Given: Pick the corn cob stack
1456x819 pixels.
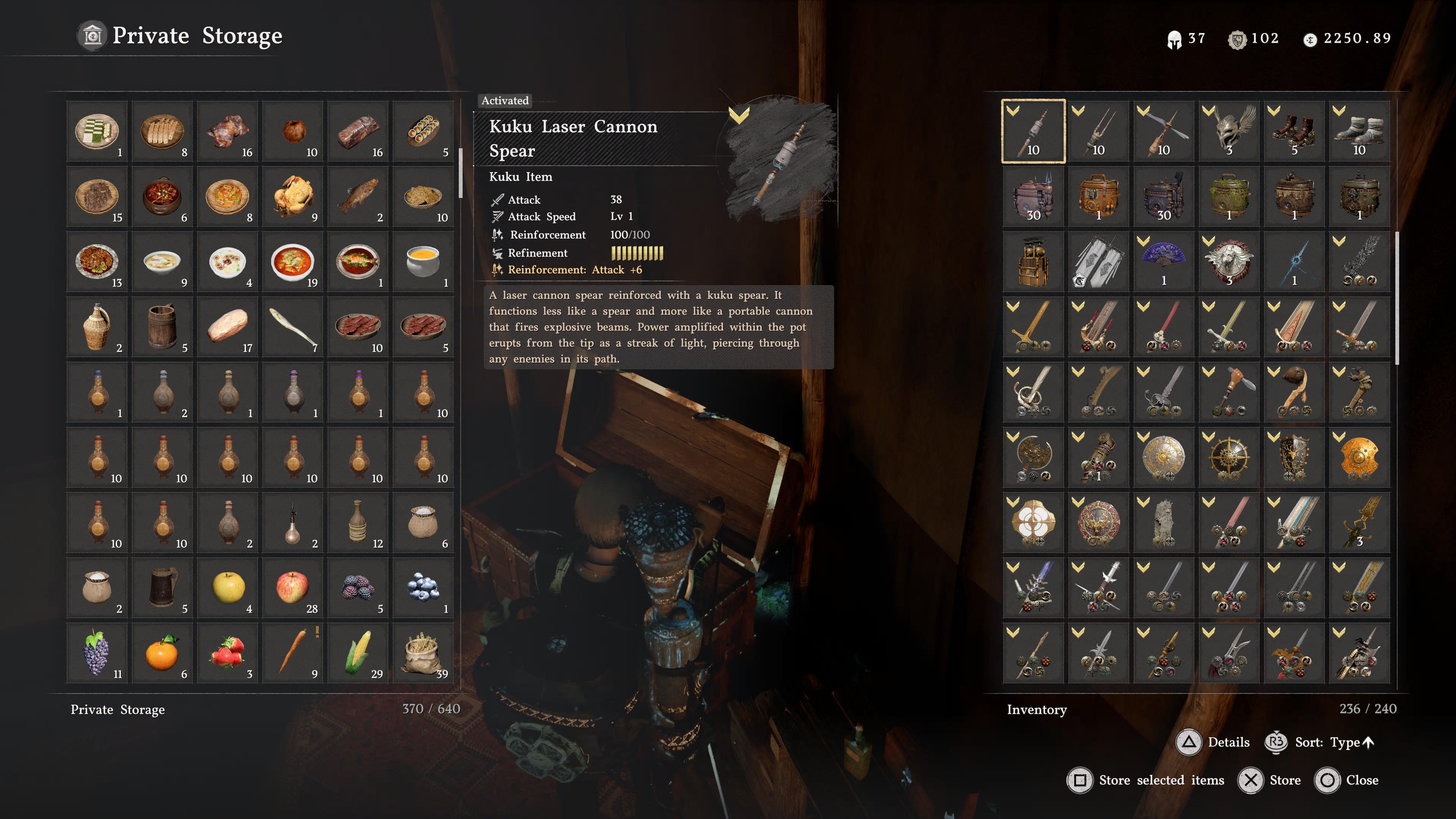Looking at the screenshot, I should [358, 653].
